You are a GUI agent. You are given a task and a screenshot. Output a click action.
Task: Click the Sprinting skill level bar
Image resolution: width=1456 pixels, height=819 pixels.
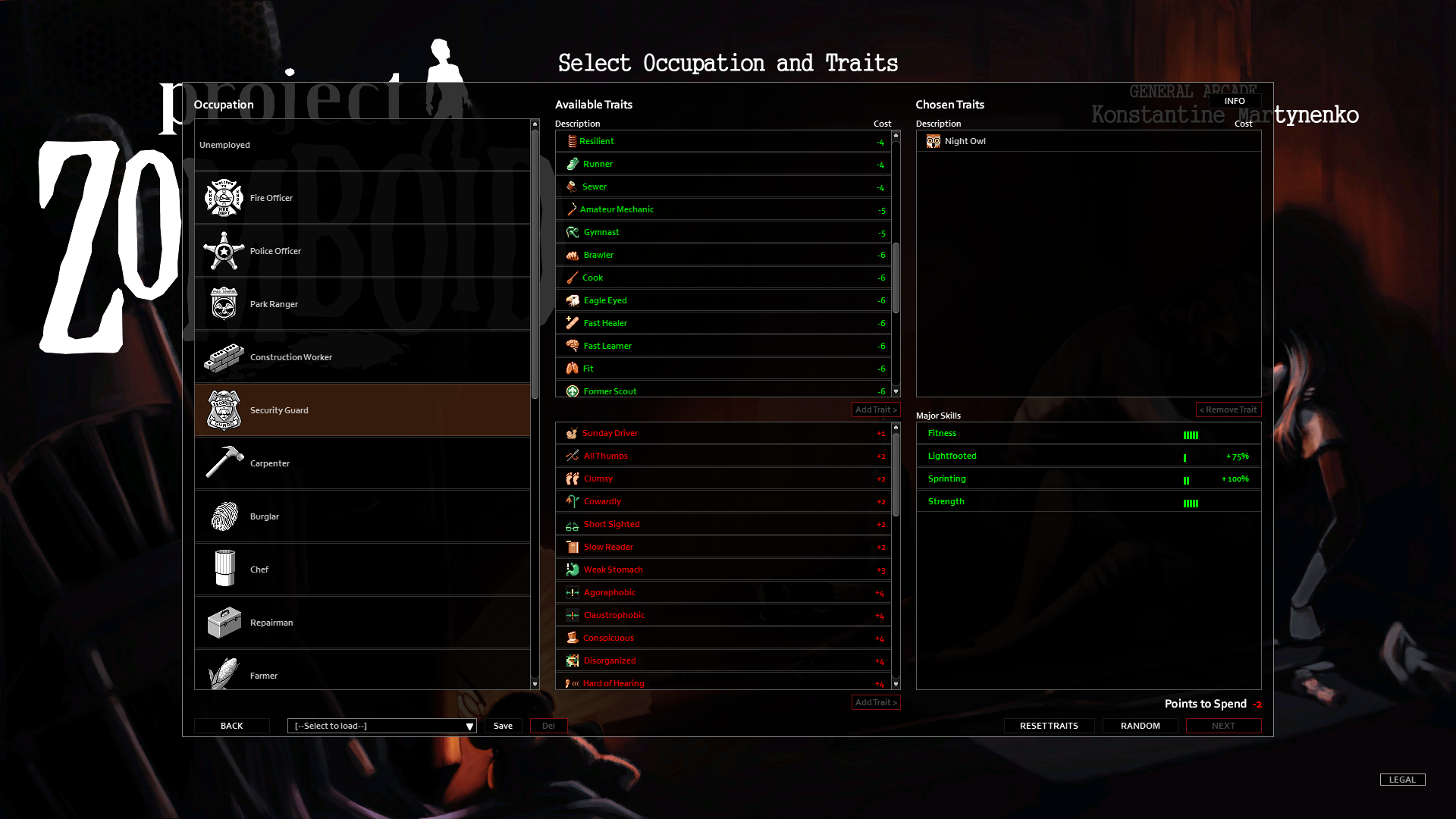(x=1186, y=480)
